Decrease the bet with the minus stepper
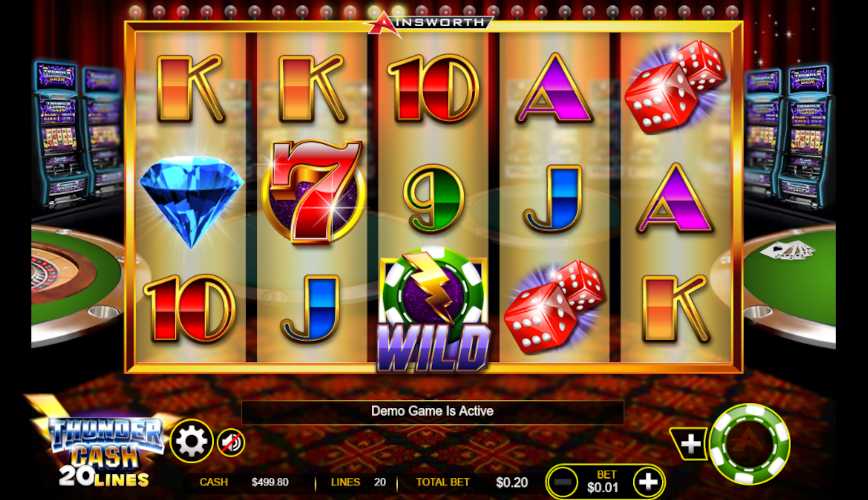Viewport: 868px width, 500px height. [x=564, y=482]
